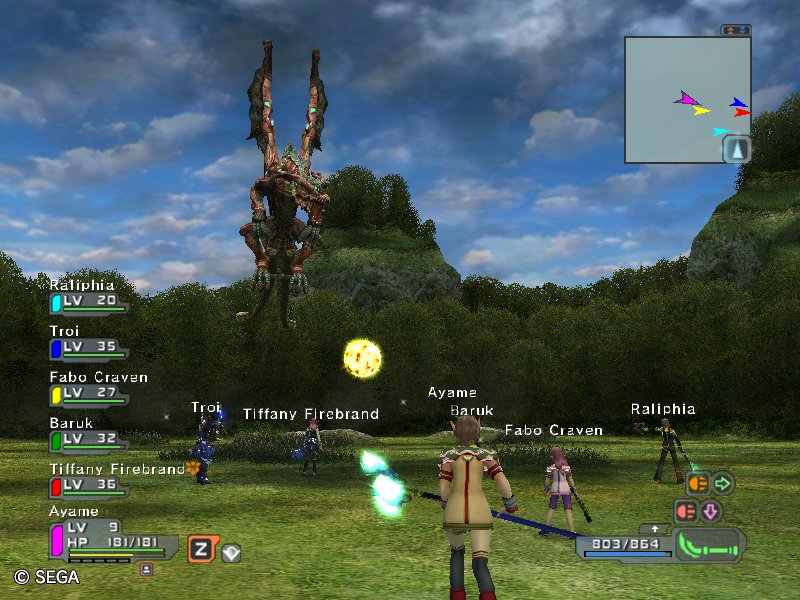Click the small up-arrow tab above PP gauge
This screenshot has height=600, width=800.
pyautogui.click(x=655, y=528)
